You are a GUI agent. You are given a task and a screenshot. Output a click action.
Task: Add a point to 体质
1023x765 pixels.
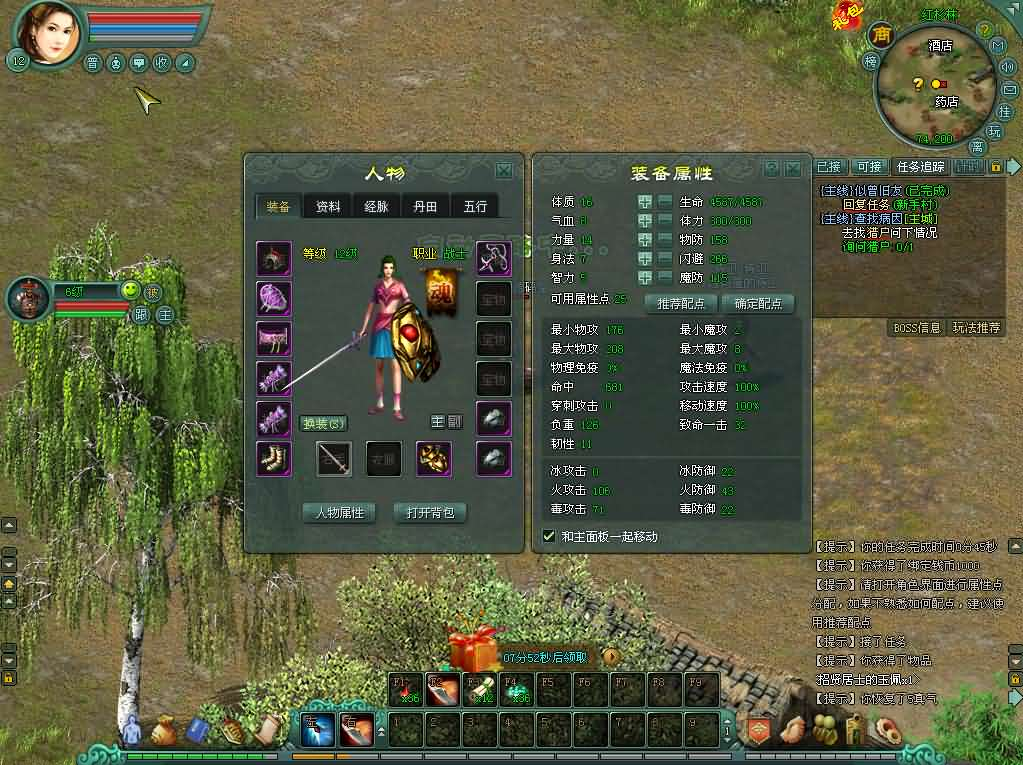645,202
